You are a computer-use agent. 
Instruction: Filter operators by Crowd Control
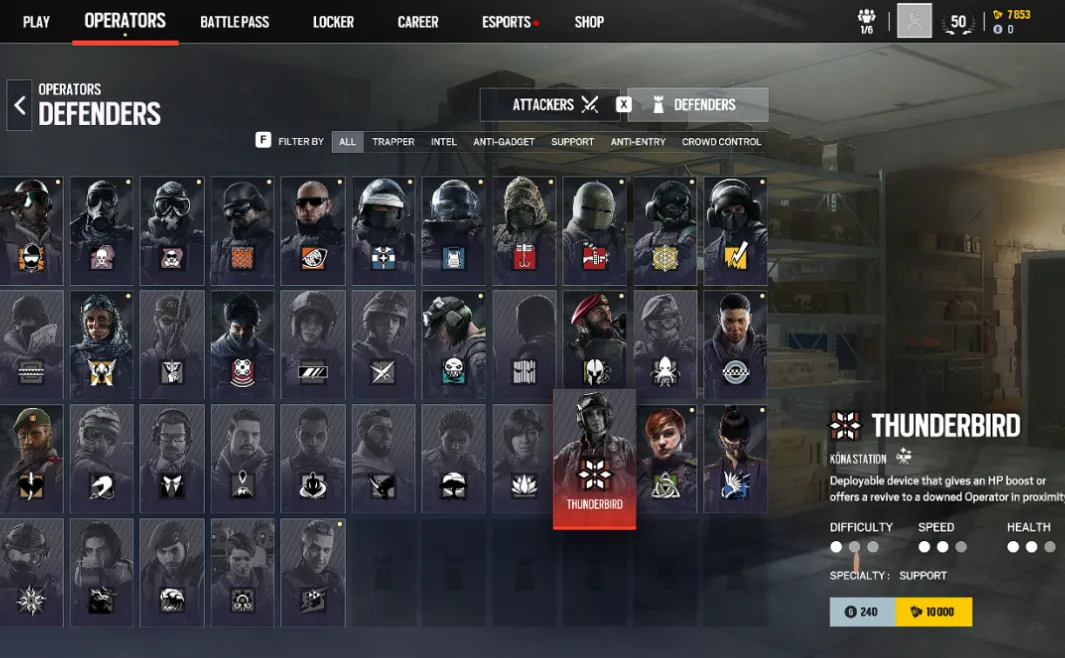pos(721,142)
